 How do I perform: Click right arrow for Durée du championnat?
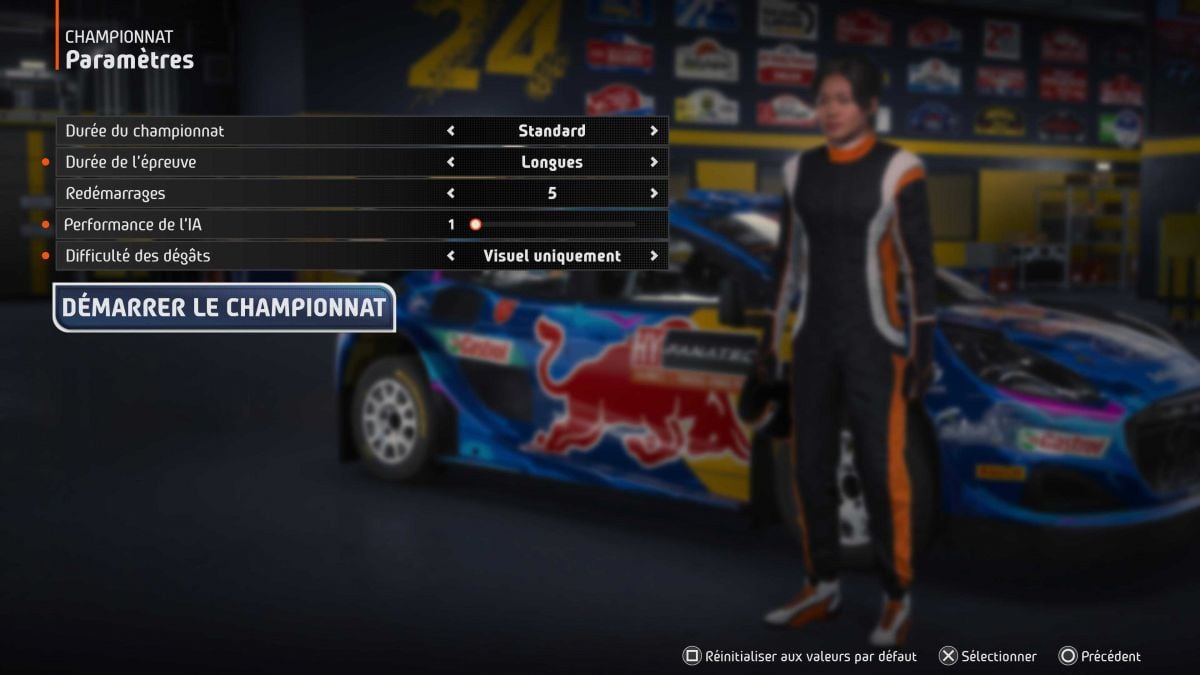click(x=654, y=131)
